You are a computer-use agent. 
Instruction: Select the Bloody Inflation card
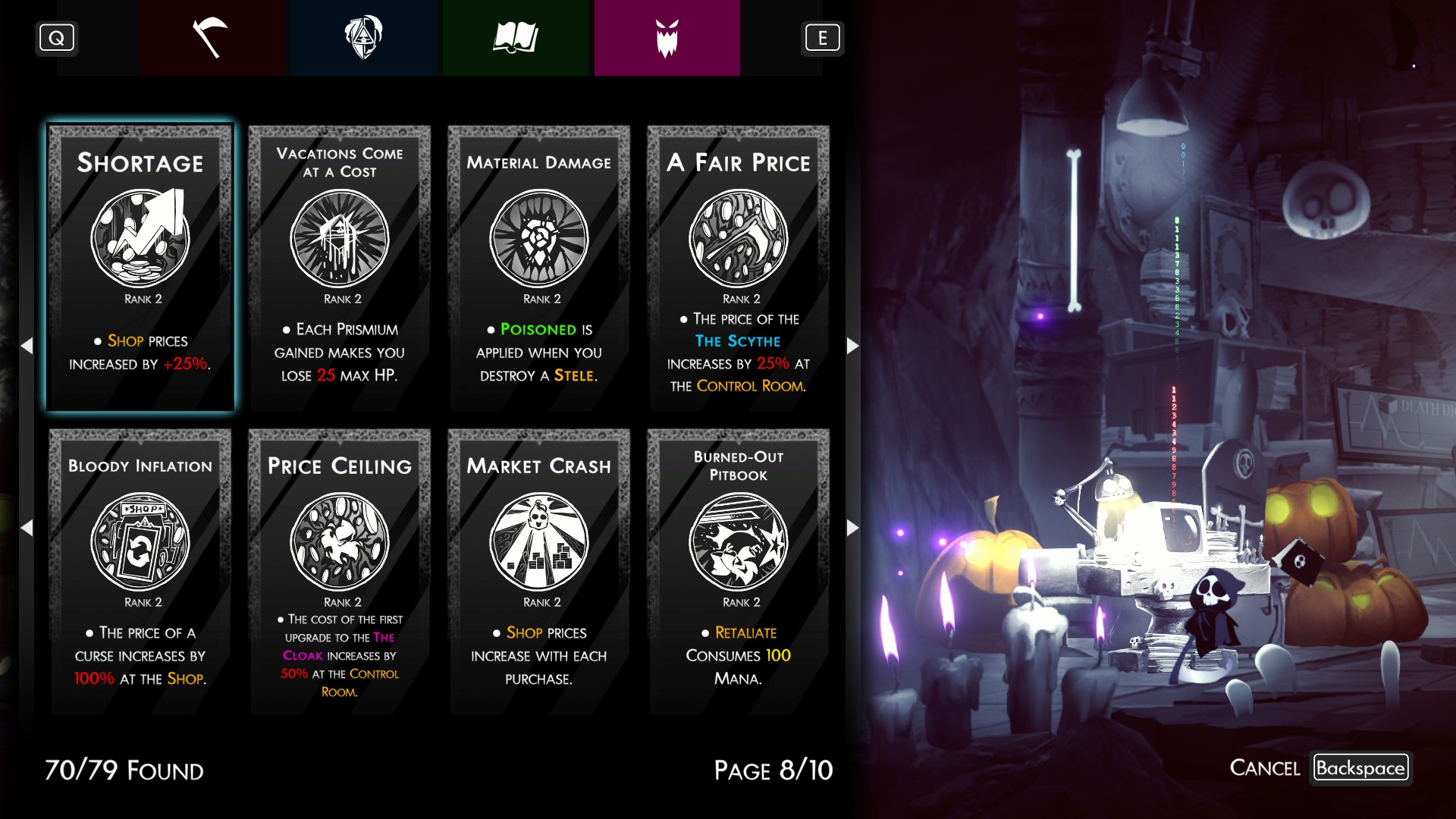coord(140,571)
